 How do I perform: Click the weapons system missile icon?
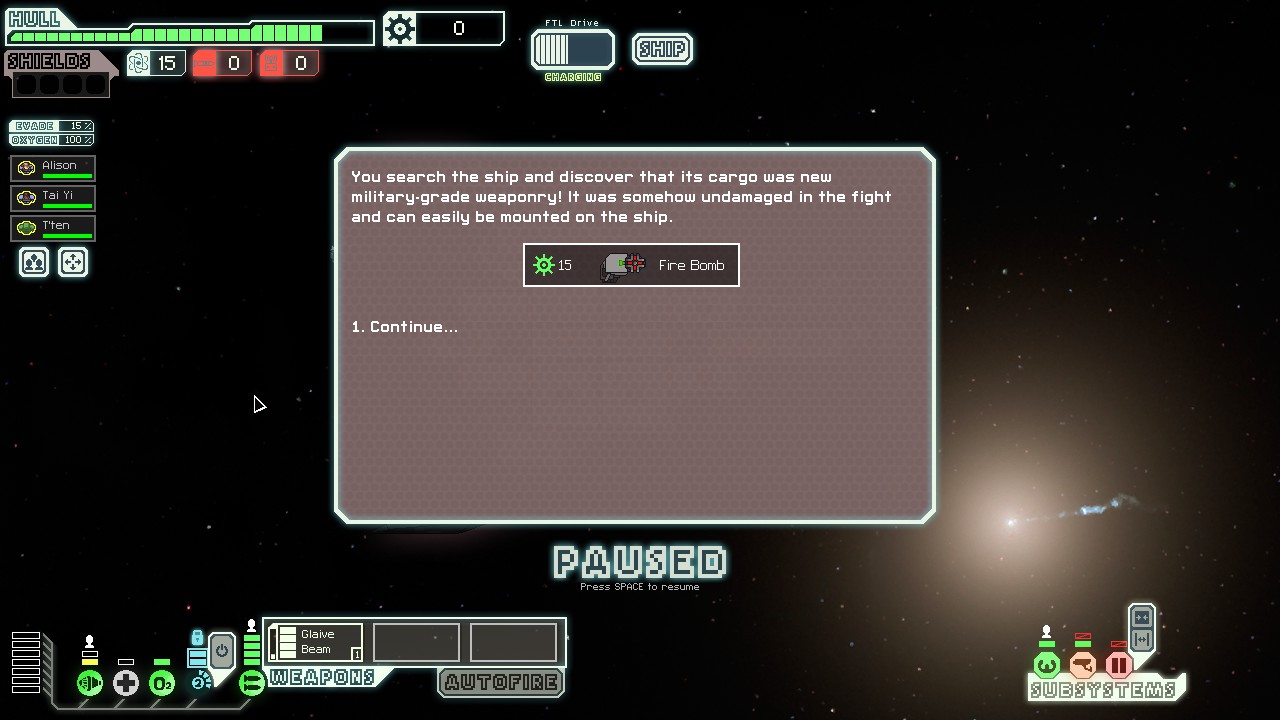tap(252, 683)
